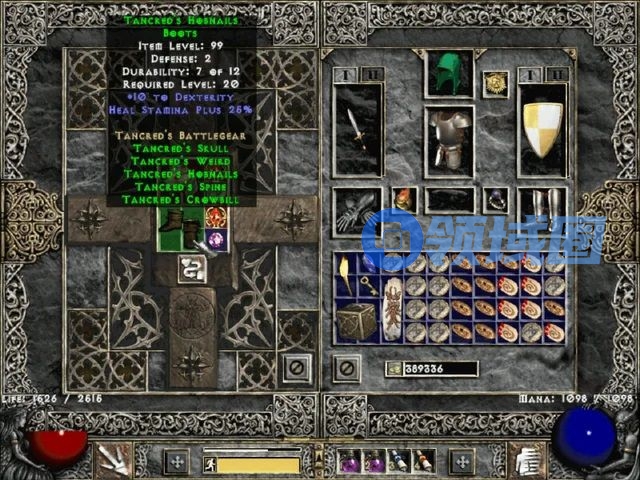Close the Horadric Cube panel
The image size is (640, 480).
[x=294, y=367]
